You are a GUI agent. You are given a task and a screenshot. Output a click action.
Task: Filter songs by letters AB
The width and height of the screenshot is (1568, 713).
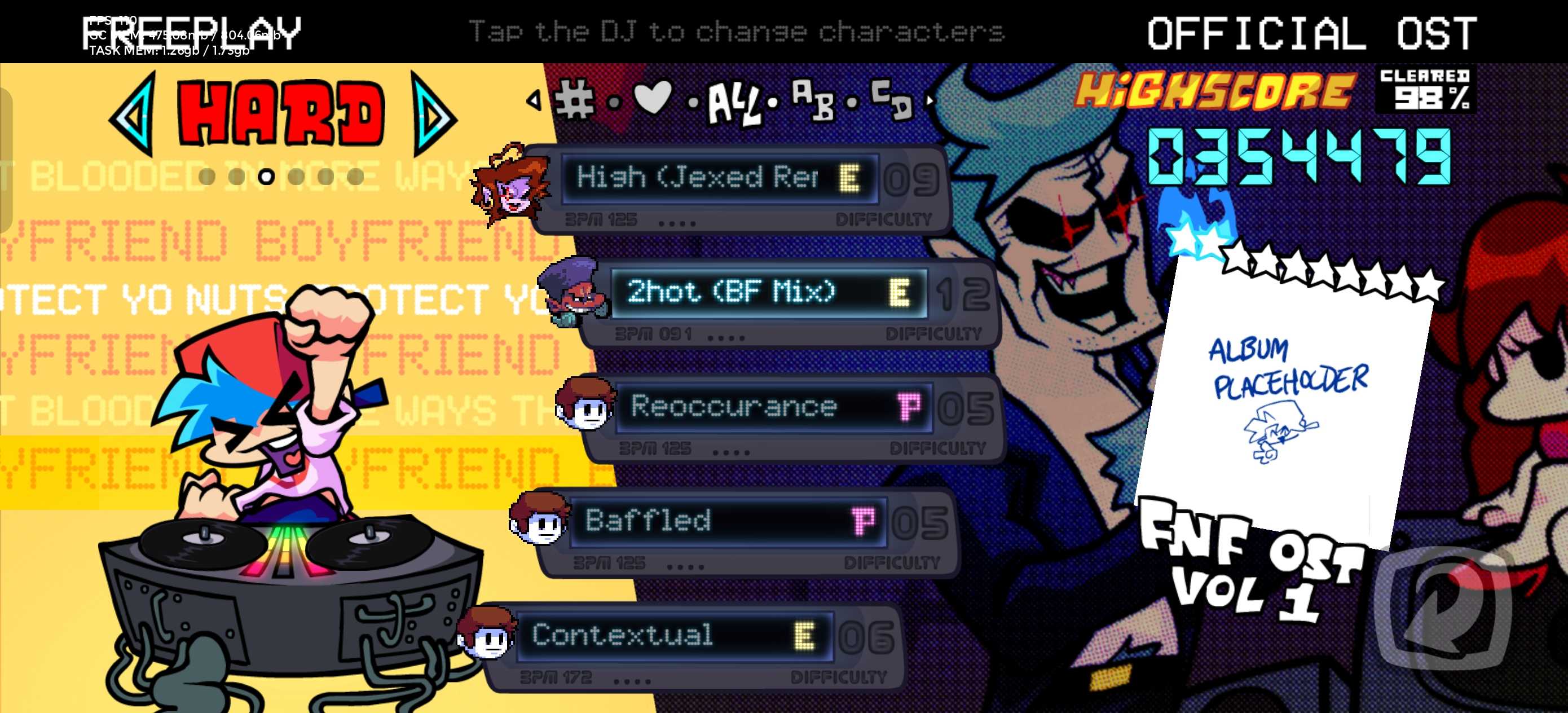[x=813, y=100]
